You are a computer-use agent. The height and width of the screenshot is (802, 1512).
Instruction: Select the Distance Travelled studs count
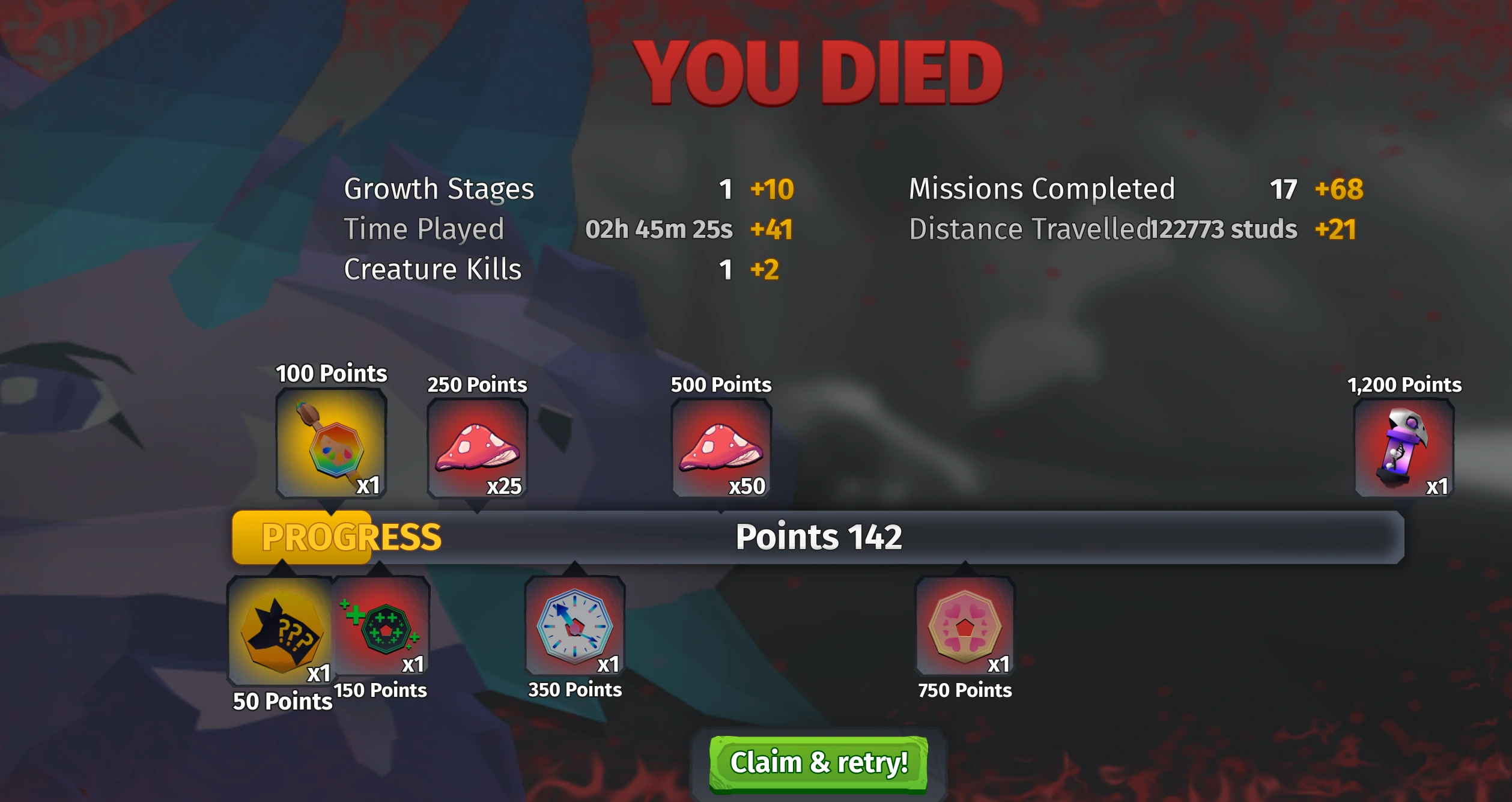click(1223, 229)
